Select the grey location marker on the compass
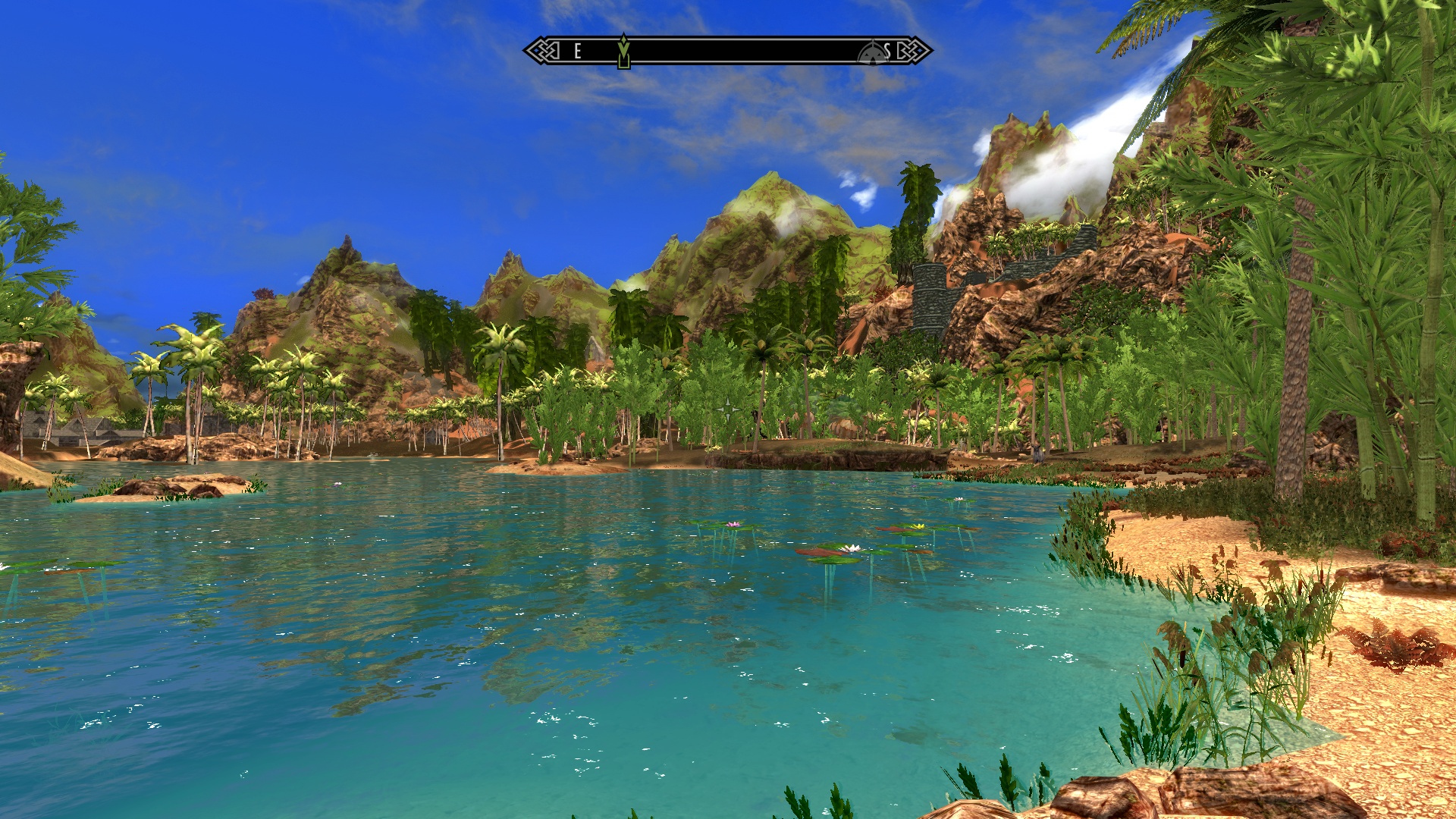This screenshot has height=819, width=1456. point(872,53)
